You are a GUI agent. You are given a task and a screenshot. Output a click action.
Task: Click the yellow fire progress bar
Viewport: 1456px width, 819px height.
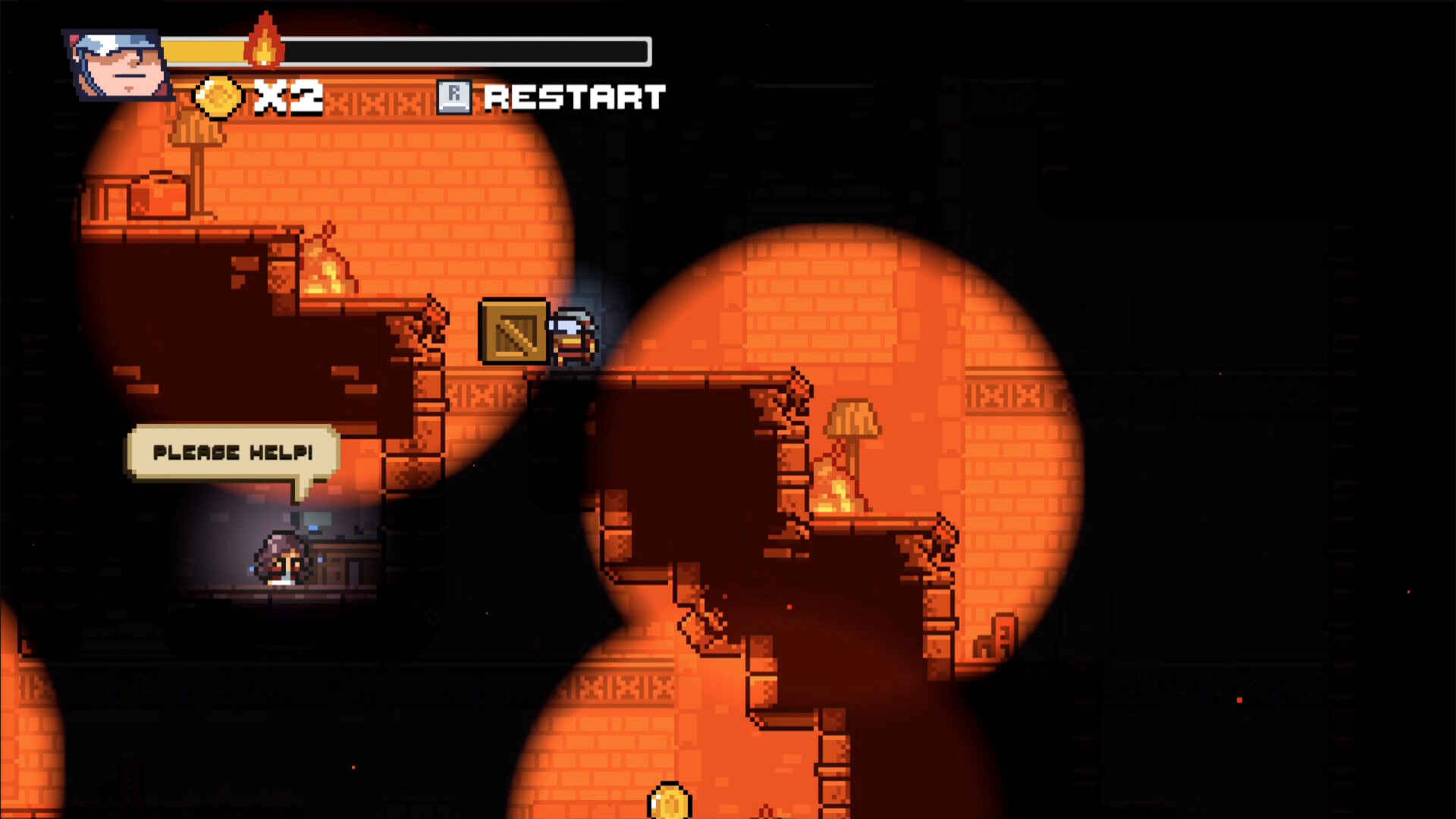[205, 51]
